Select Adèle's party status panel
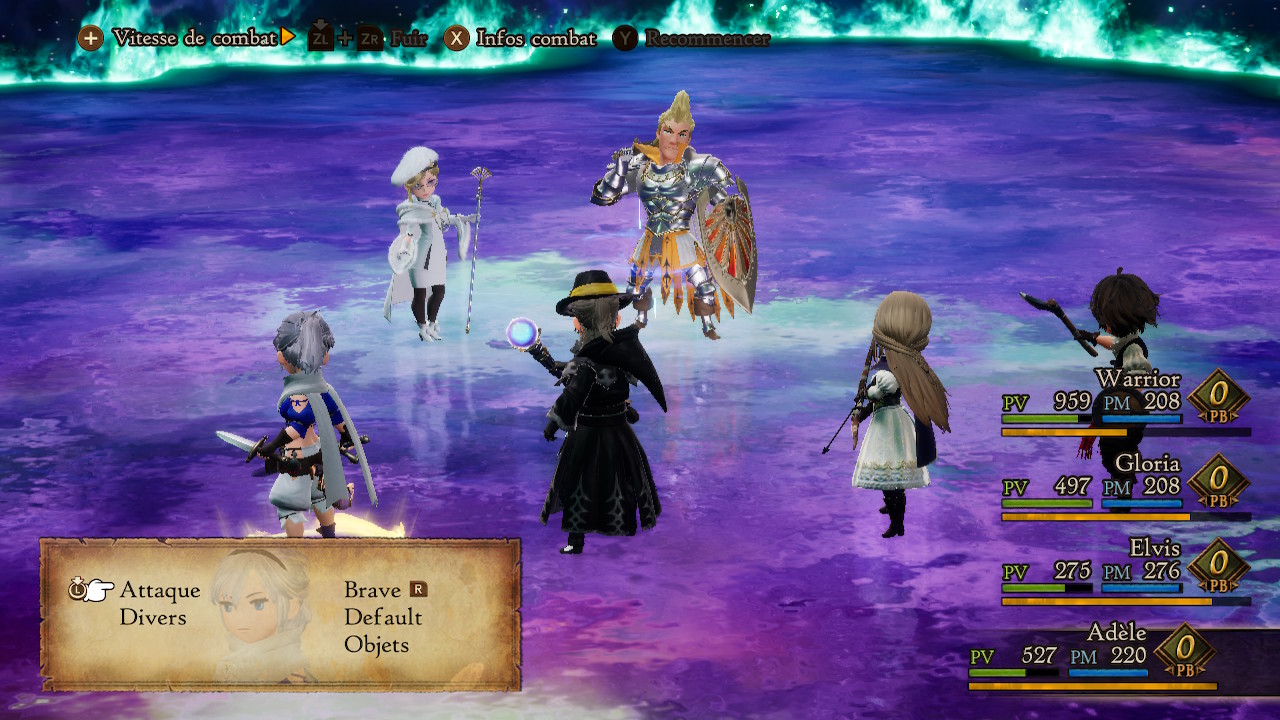 click(x=1095, y=656)
